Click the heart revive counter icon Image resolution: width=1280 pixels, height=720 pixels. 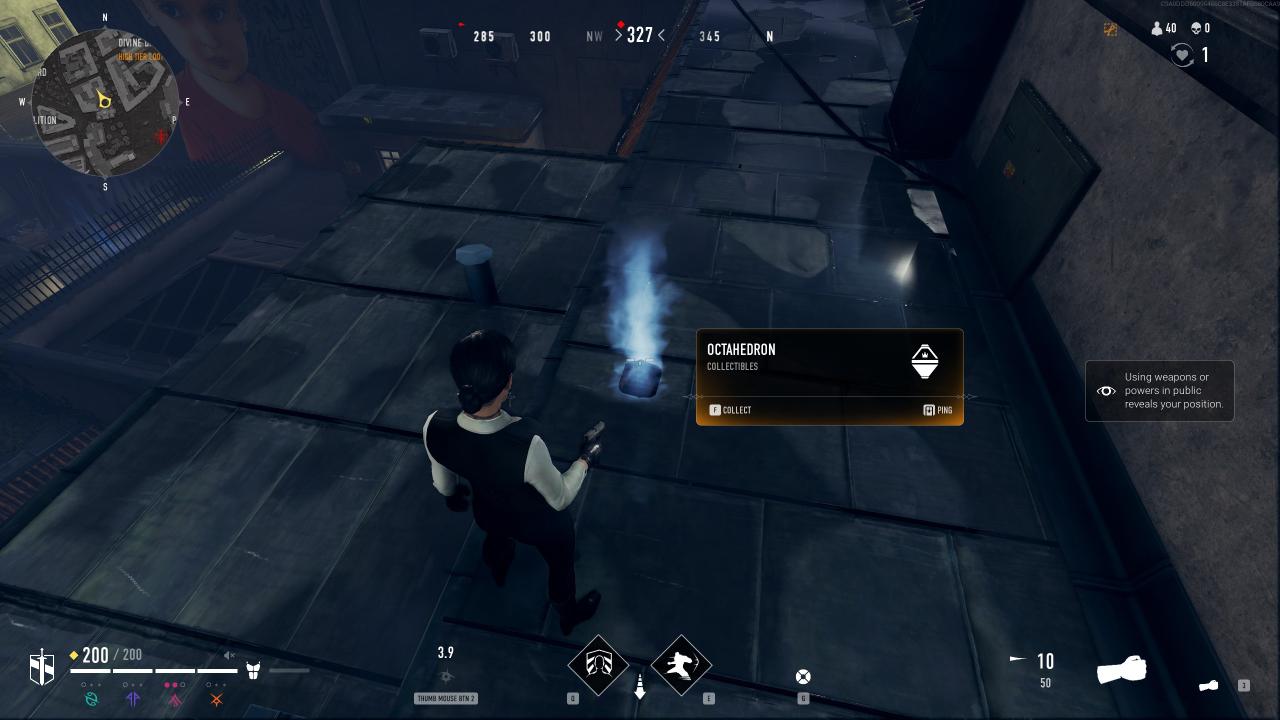click(x=1182, y=56)
